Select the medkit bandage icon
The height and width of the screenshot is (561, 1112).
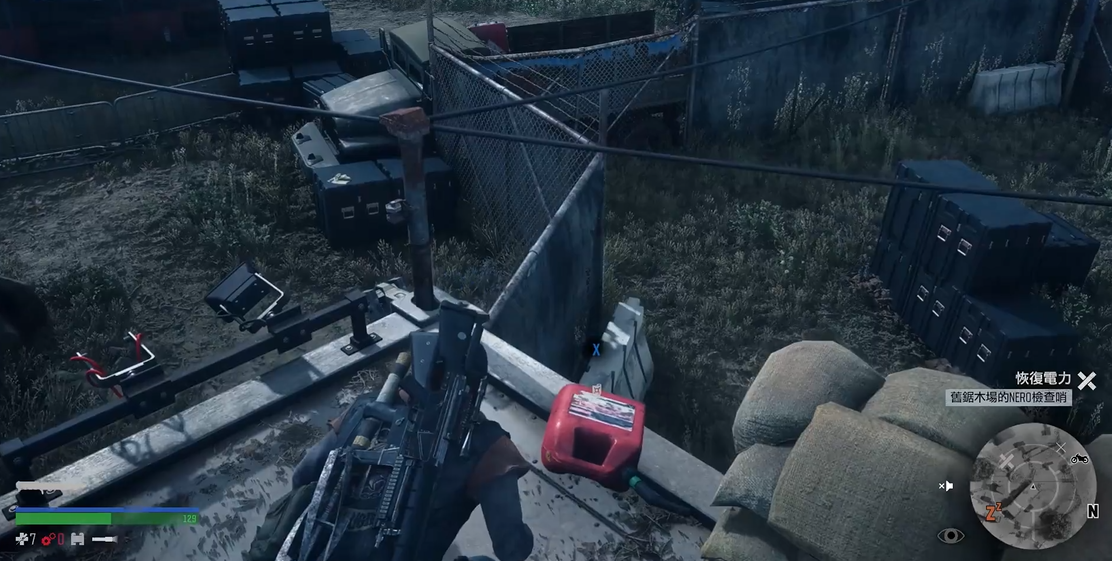(x=21, y=540)
